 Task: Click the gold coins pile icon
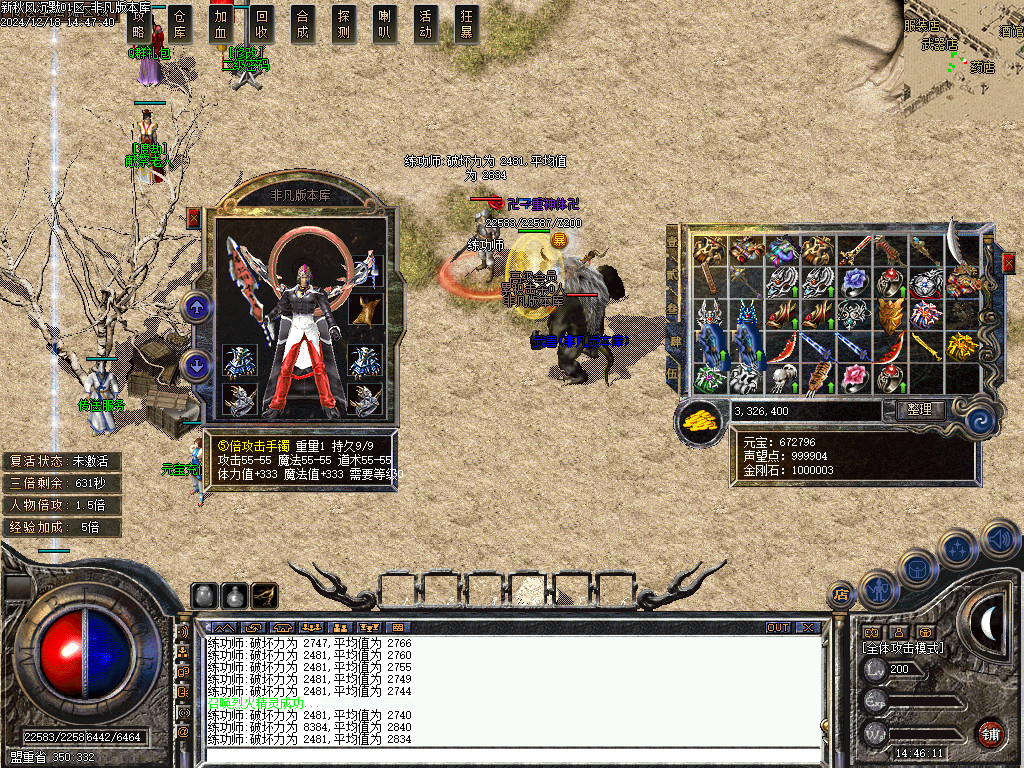click(x=700, y=420)
